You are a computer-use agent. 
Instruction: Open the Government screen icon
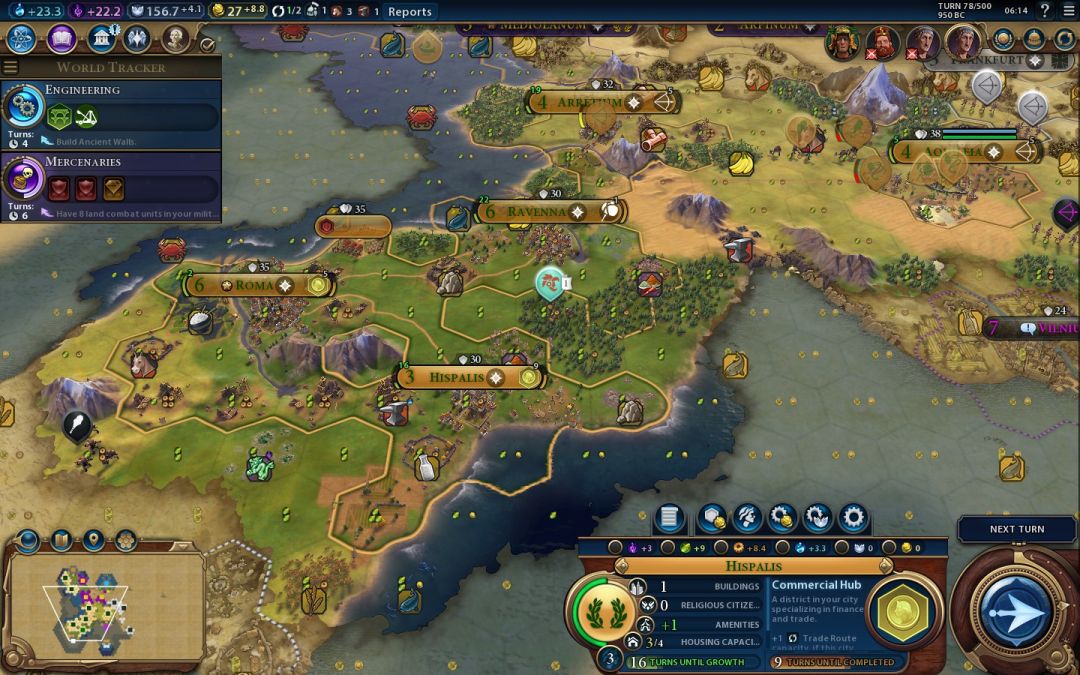(x=100, y=39)
